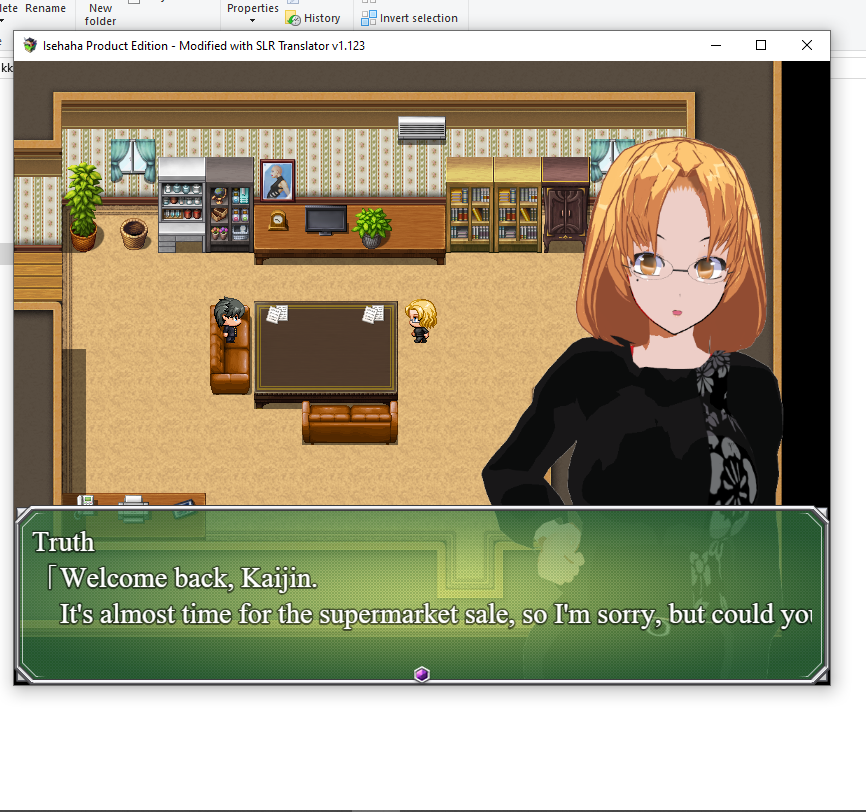
Task: Advance Truth's dialogue message box
Action: 421,595
